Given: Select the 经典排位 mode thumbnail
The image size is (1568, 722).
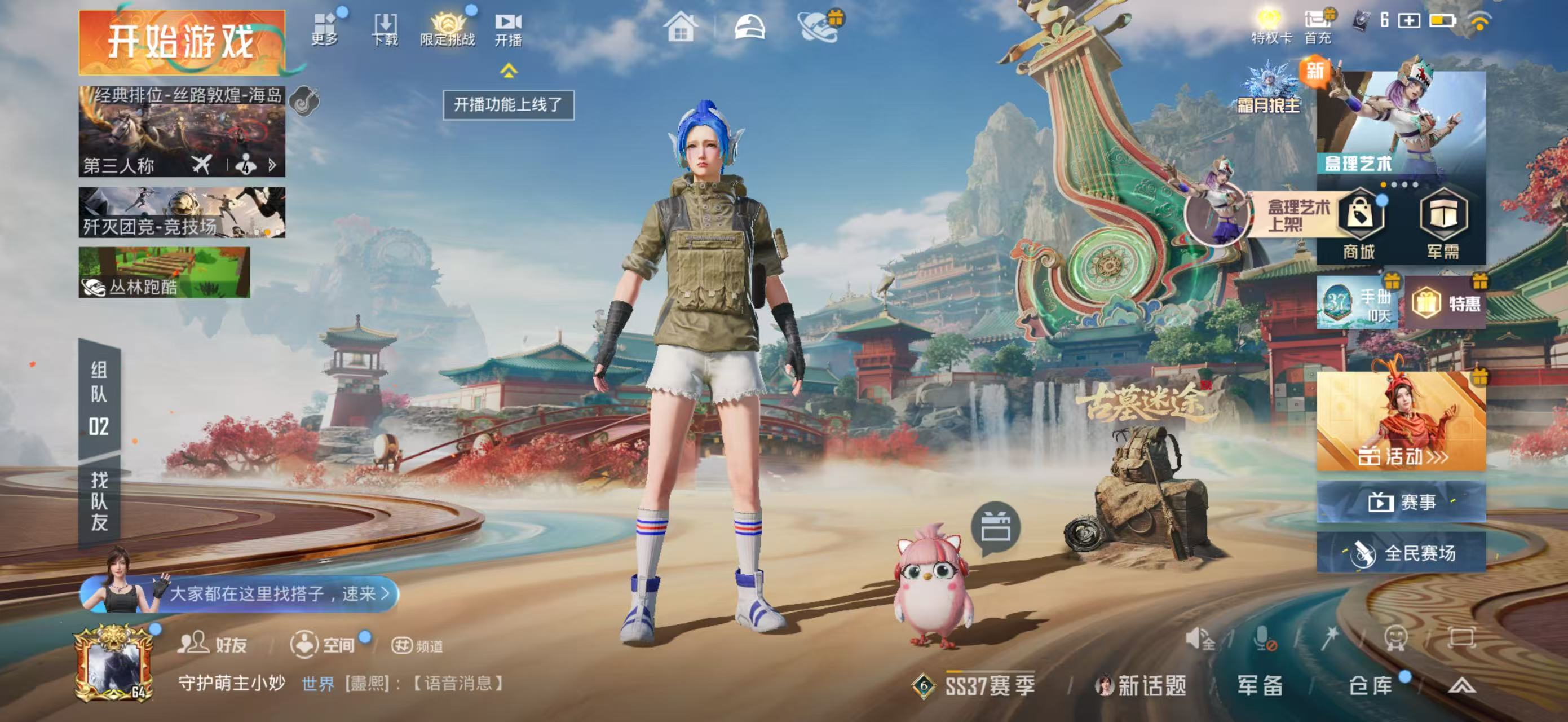Looking at the screenshot, I should coord(182,131).
